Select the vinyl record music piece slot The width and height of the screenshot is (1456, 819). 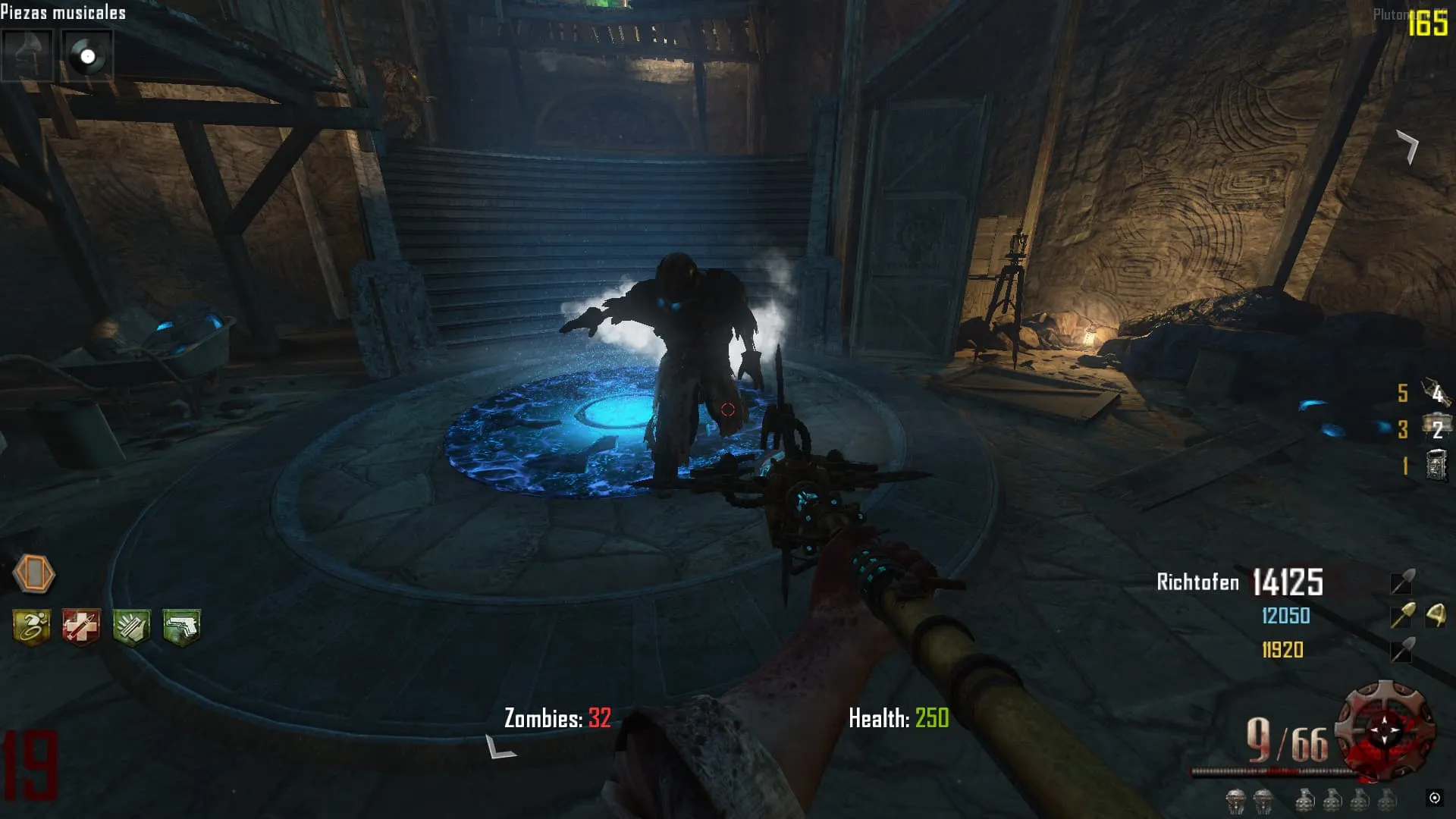coord(87,55)
